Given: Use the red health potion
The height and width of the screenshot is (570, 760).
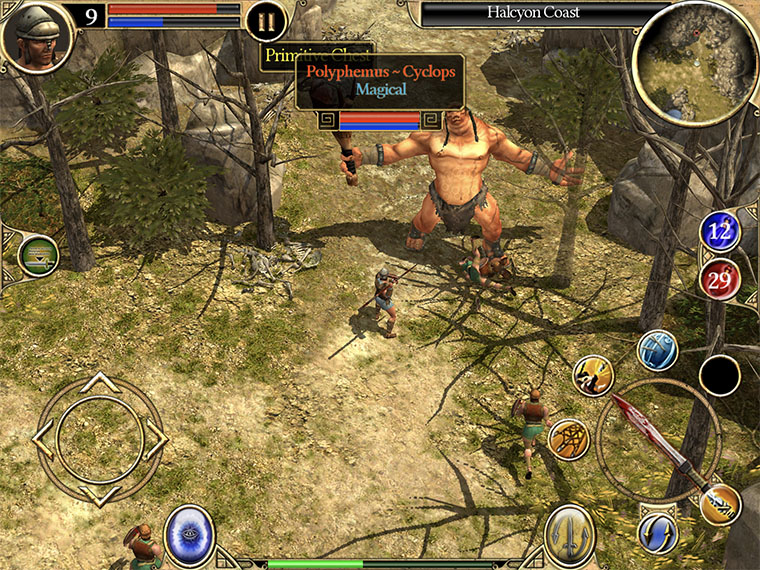Looking at the screenshot, I should [x=720, y=280].
